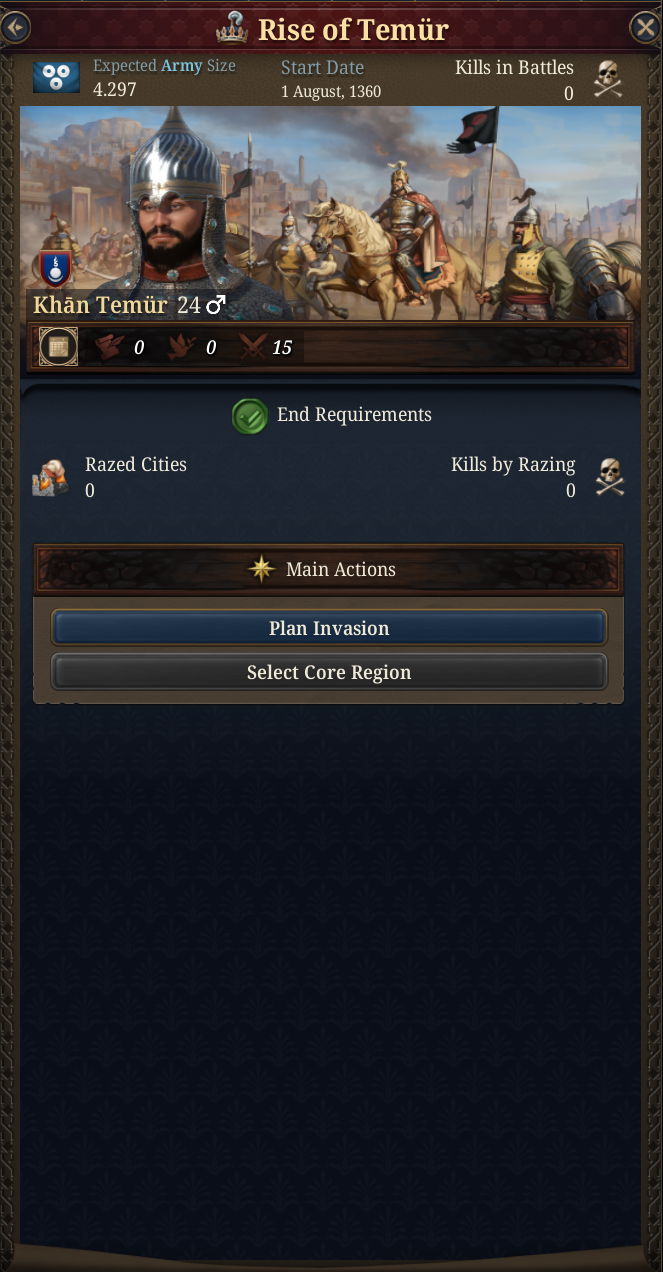Click the blue Expected Army Size banner icon
Image resolution: width=663 pixels, height=1272 pixels.
coord(56,78)
